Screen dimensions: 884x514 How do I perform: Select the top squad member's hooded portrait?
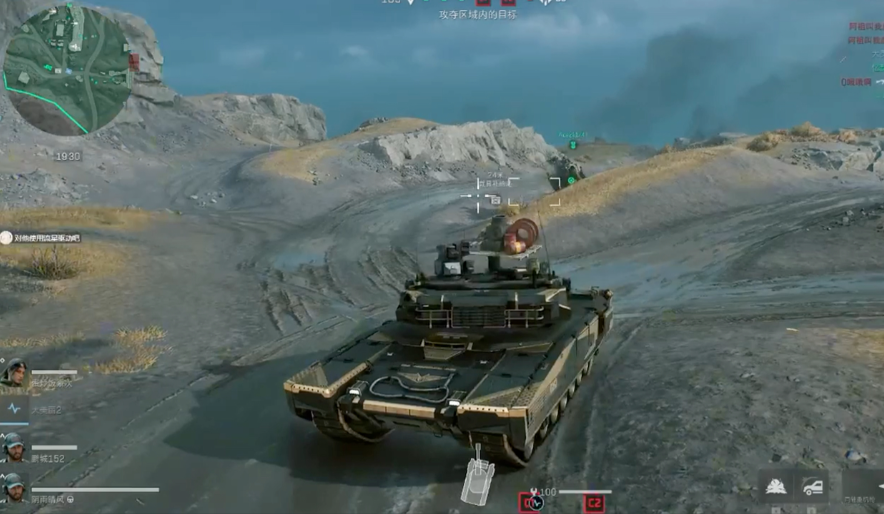coord(14,372)
